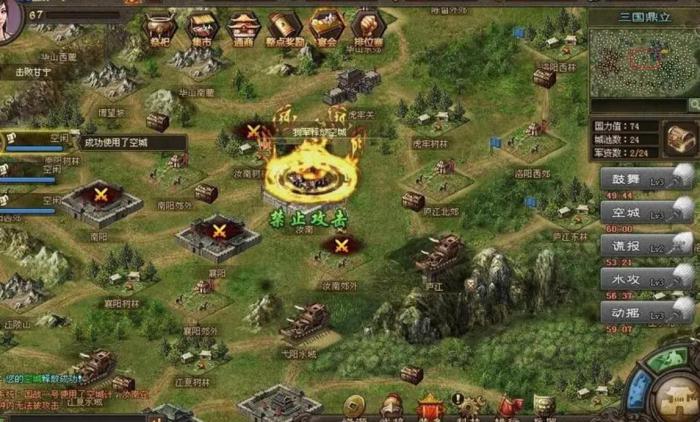Open the 排位赛 ranked match menu
Screen dimensions: 700x422
368,29
